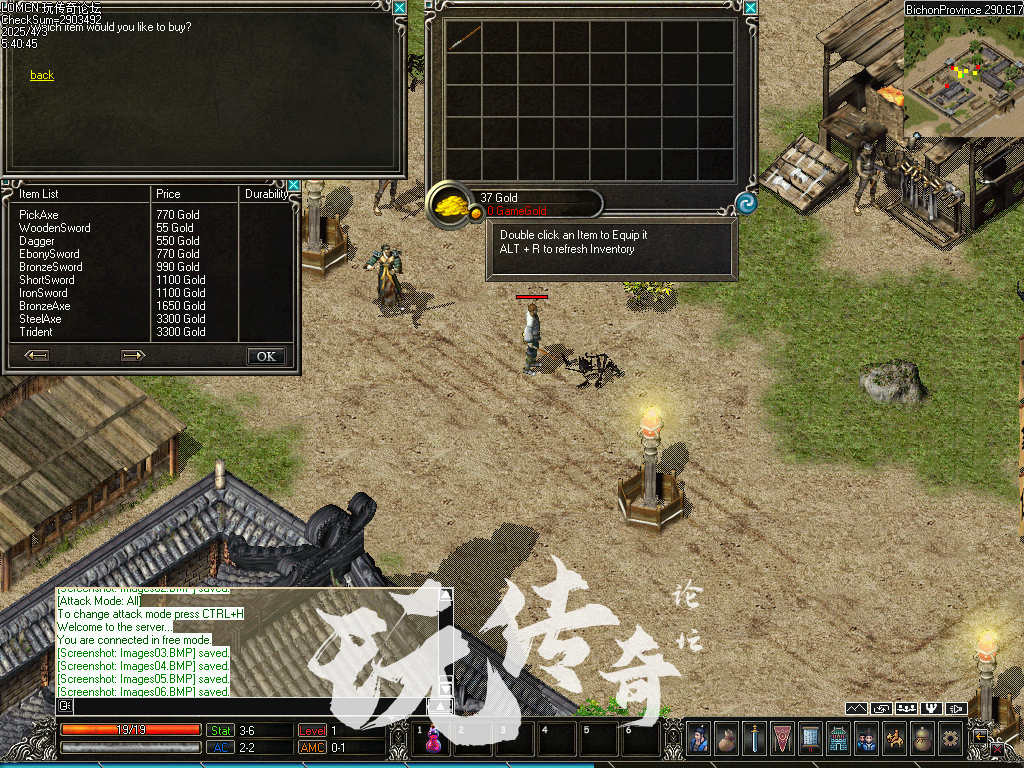Screen dimensions: 1024x768
Task: Use the red potion in belt slot 1
Action: click(435, 740)
